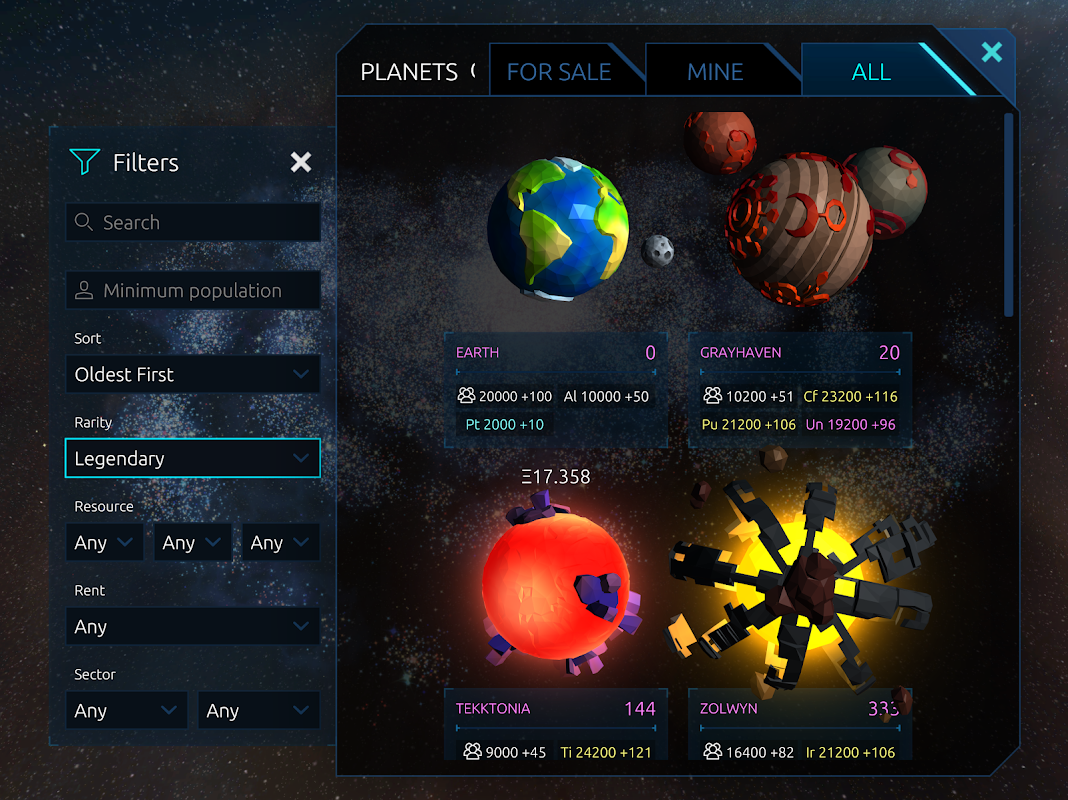1068x800 pixels.
Task: Expand the Rent dropdown
Action: pyautogui.click(x=193, y=627)
